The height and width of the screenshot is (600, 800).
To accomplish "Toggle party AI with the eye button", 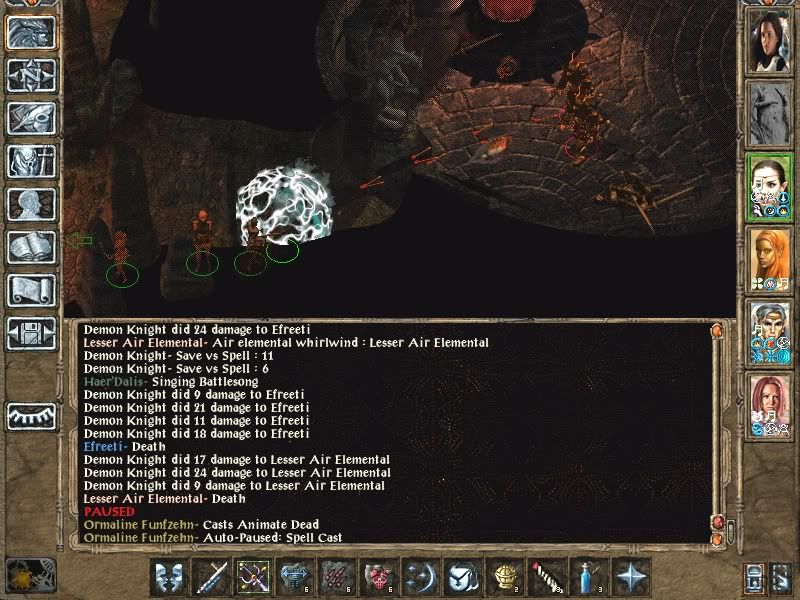I will [x=31, y=414].
